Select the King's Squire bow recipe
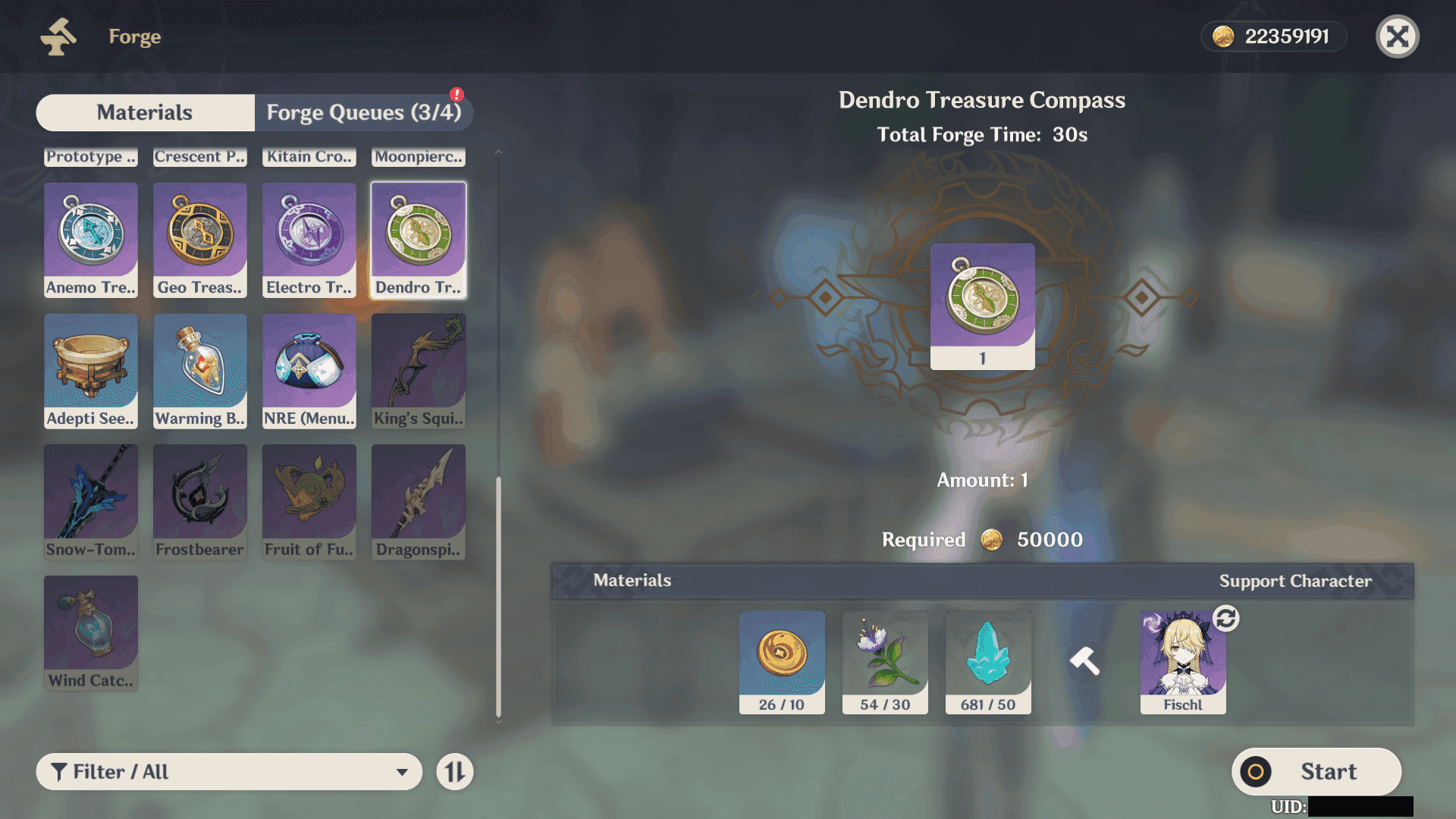This screenshot has height=819, width=1456. pyautogui.click(x=419, y=371)
